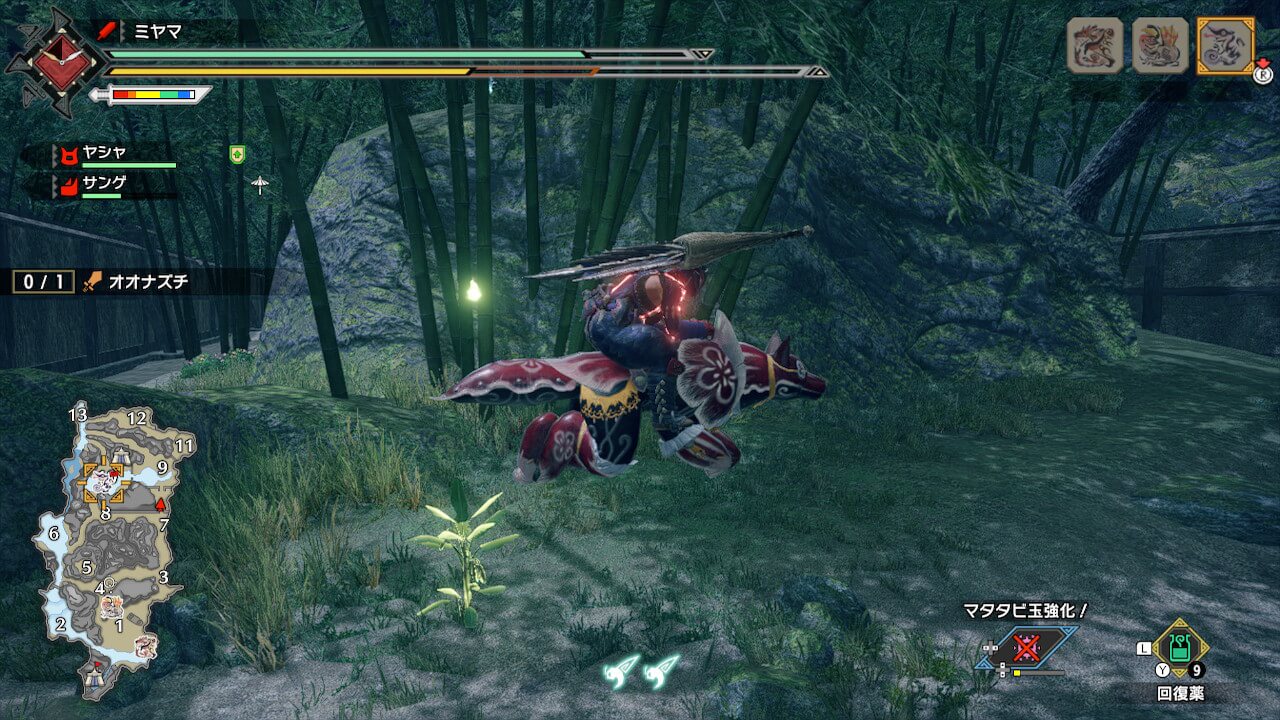1280x720 pixels.
Task: Pick the middle feathered monster icon
Action: [1160, 46]
